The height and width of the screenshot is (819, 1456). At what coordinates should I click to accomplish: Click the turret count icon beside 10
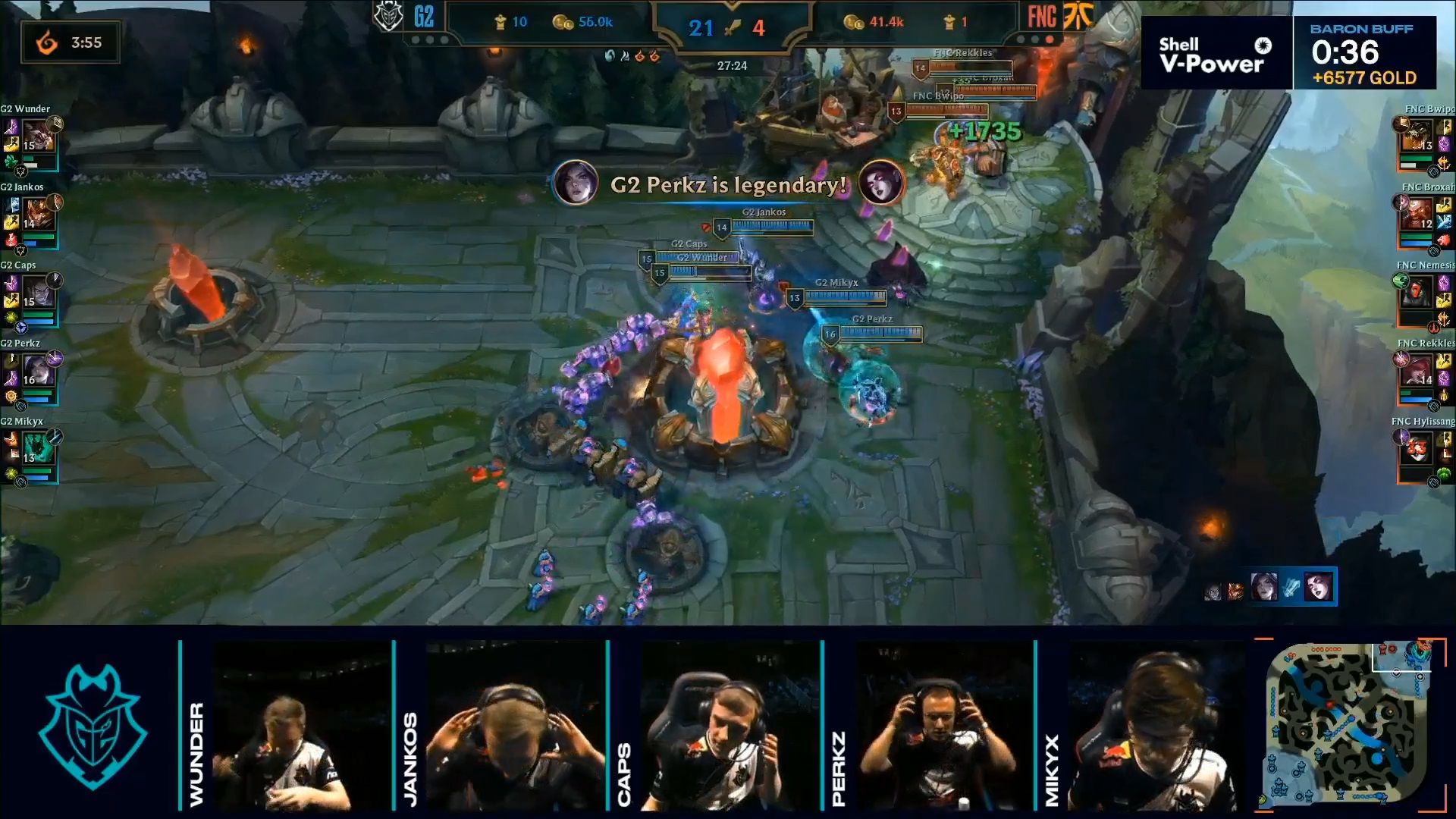(x=502, y=23)
